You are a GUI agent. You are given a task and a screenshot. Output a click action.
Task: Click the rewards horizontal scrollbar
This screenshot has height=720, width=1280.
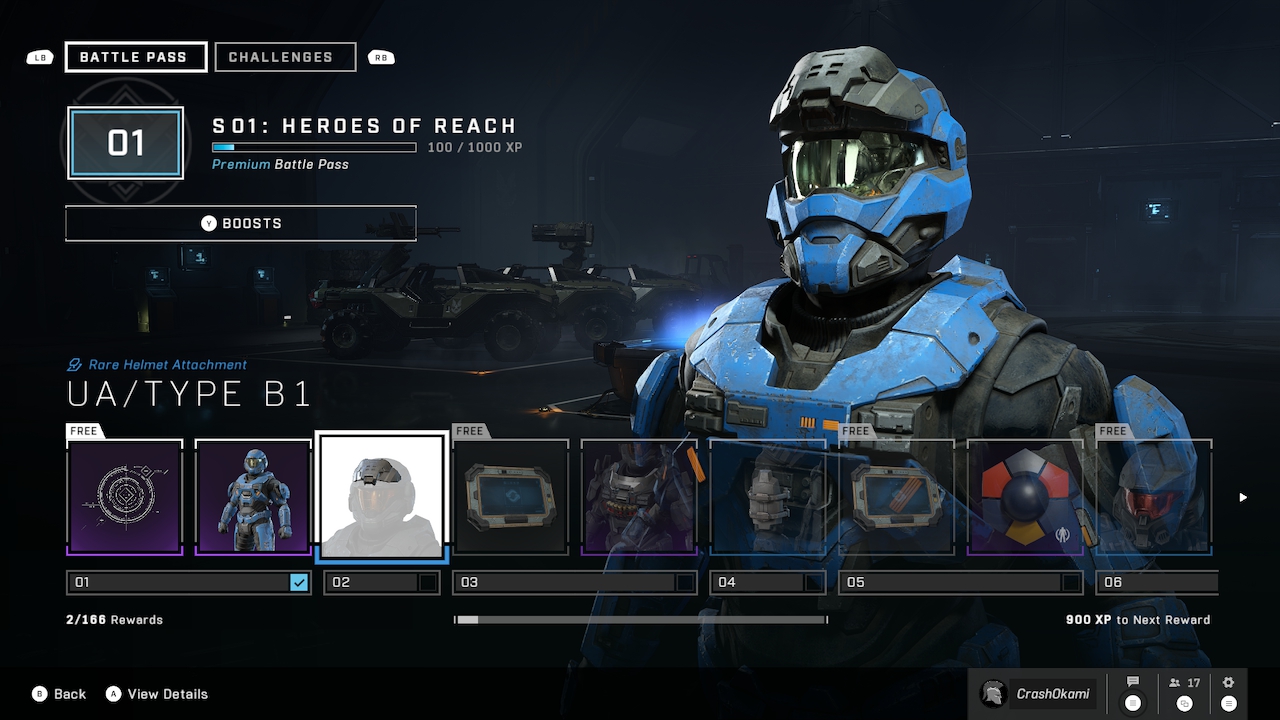click(640, 620)
